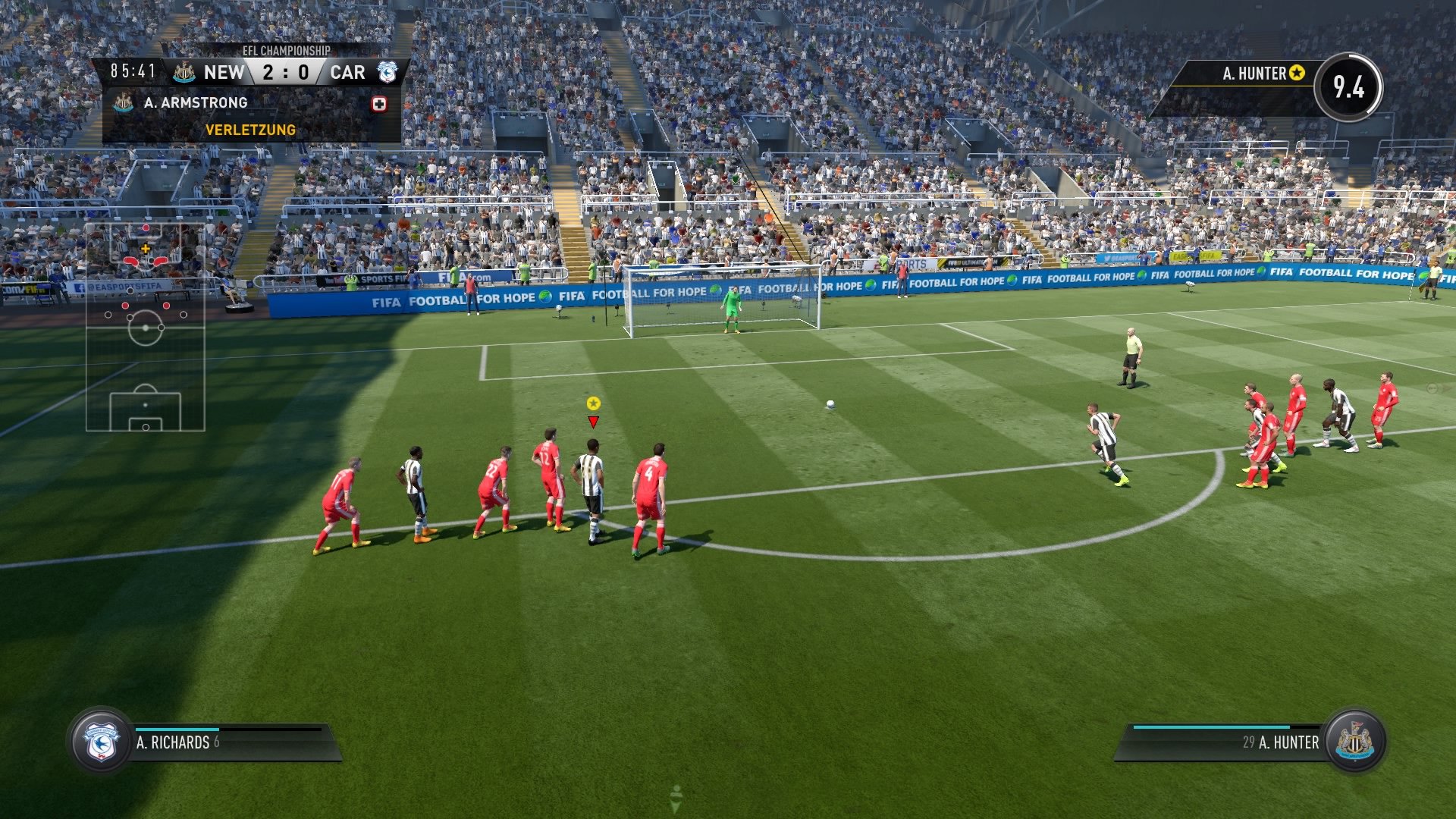Click the A. HUNTER name plate at top right
Image resolution: width=1456 pixels, height=819 pixels.
pos(1255,74)
